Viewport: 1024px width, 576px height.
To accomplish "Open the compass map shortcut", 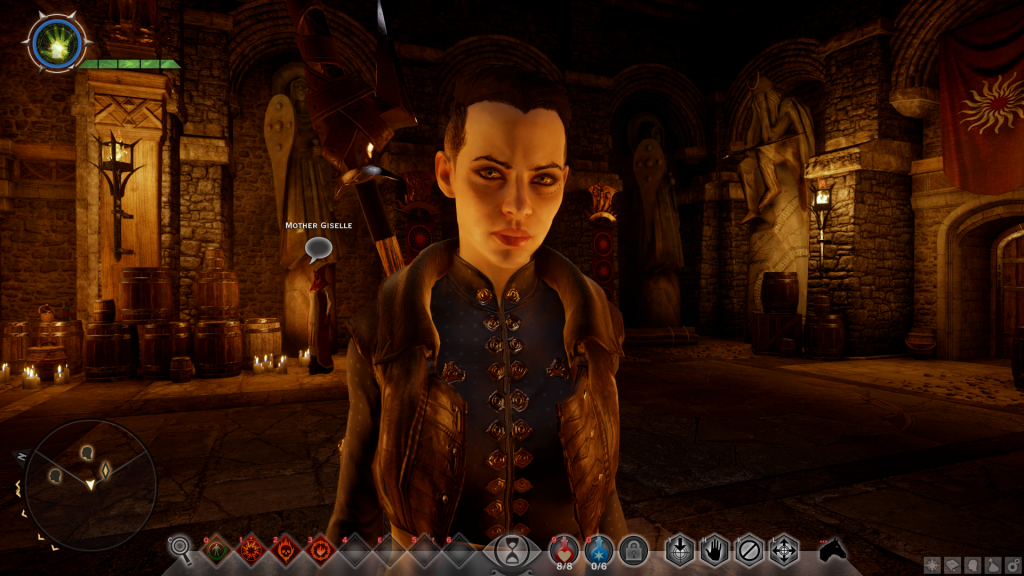I will click(x=931, y=565).
